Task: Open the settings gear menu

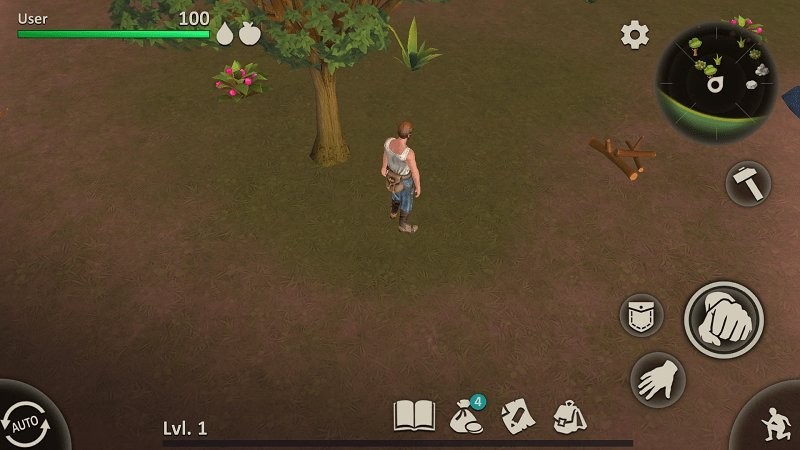Action: point(635,35)
